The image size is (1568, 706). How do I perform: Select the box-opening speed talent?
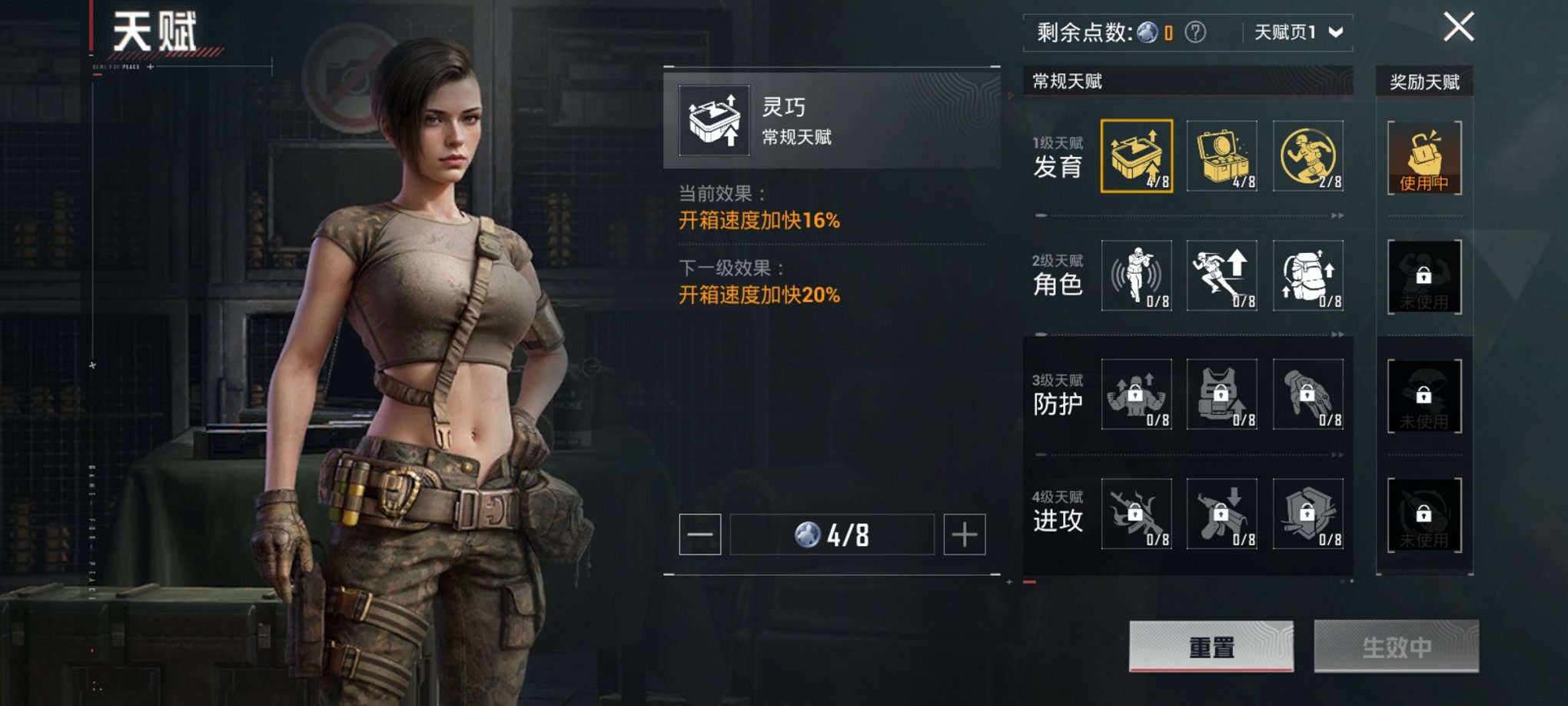coord(1136,156)
